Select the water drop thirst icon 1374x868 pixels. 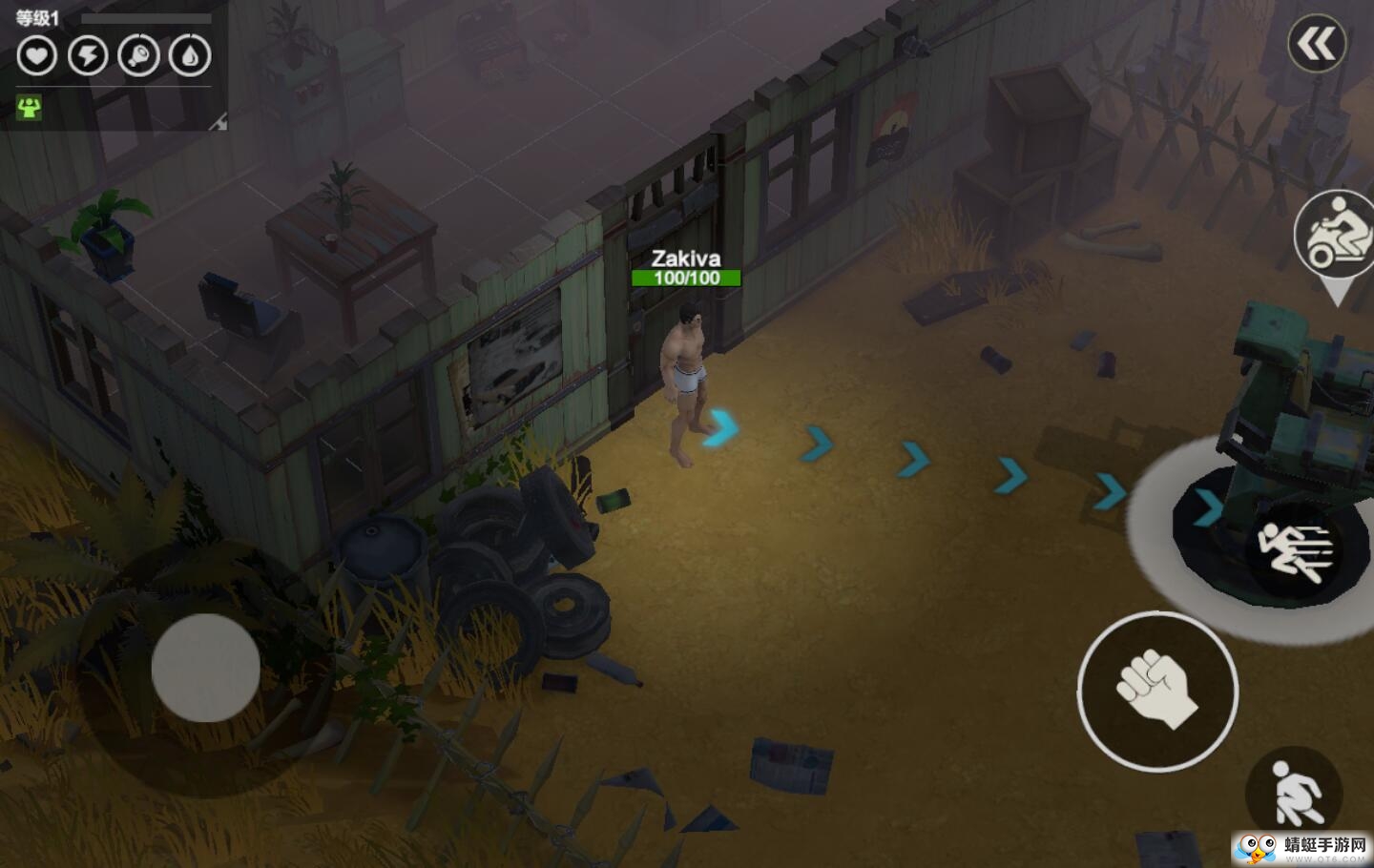tap(190, 55)
